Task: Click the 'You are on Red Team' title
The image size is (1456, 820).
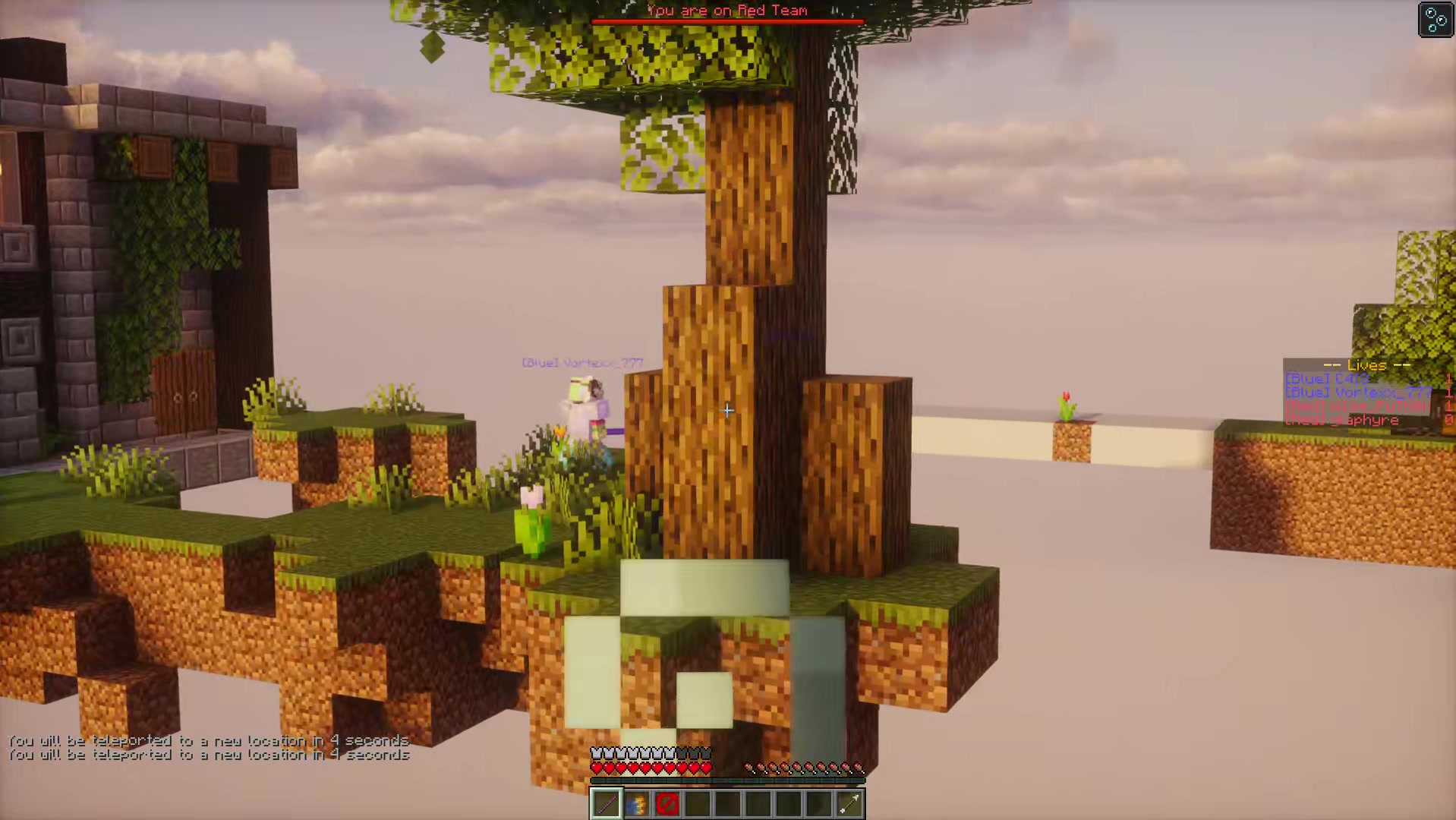Action: (x=726, y=11)
